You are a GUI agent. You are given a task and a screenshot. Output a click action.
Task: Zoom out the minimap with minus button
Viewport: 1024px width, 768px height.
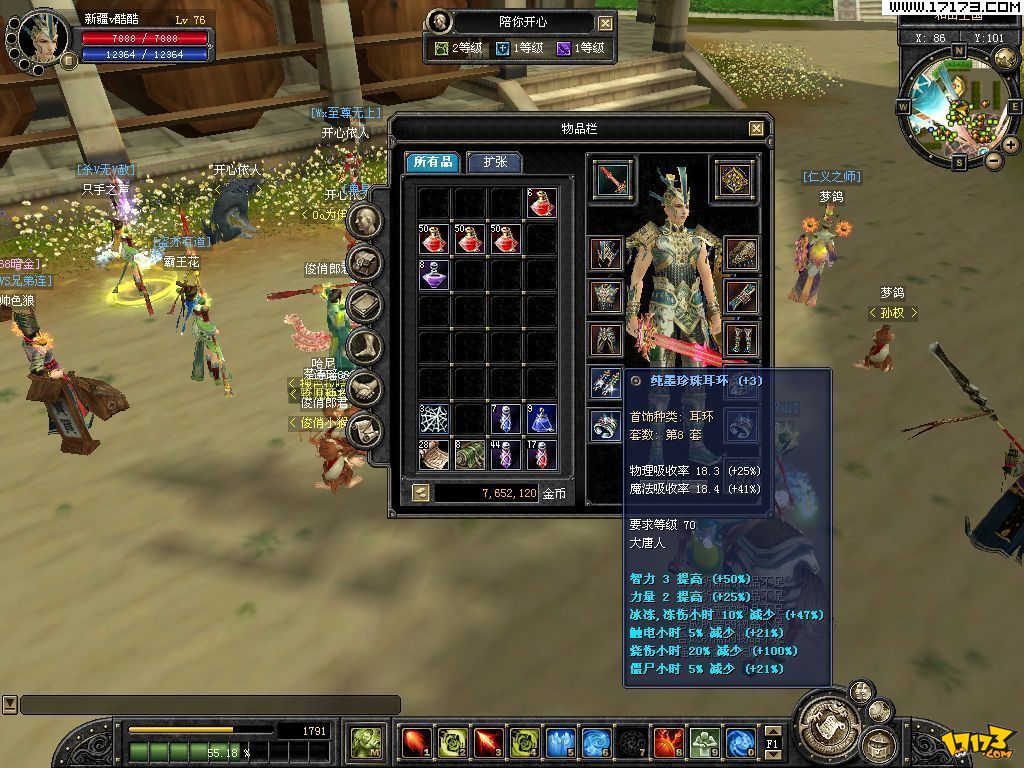click(x=994, y=160)
